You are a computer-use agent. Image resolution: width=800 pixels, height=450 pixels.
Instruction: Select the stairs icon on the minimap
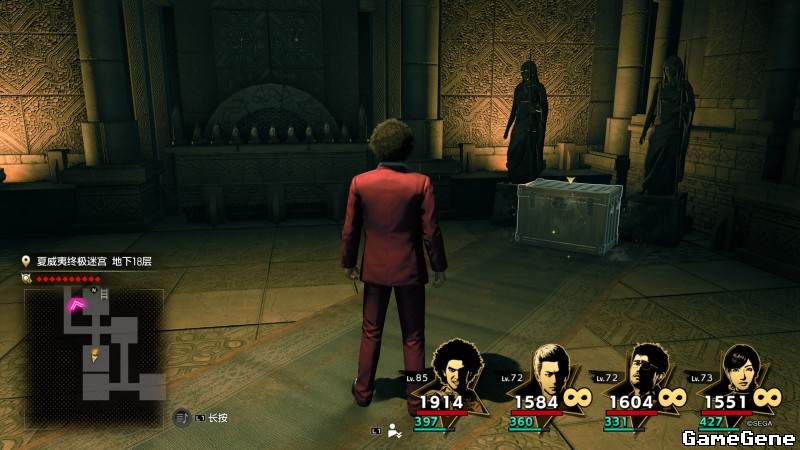click(104, 294)
